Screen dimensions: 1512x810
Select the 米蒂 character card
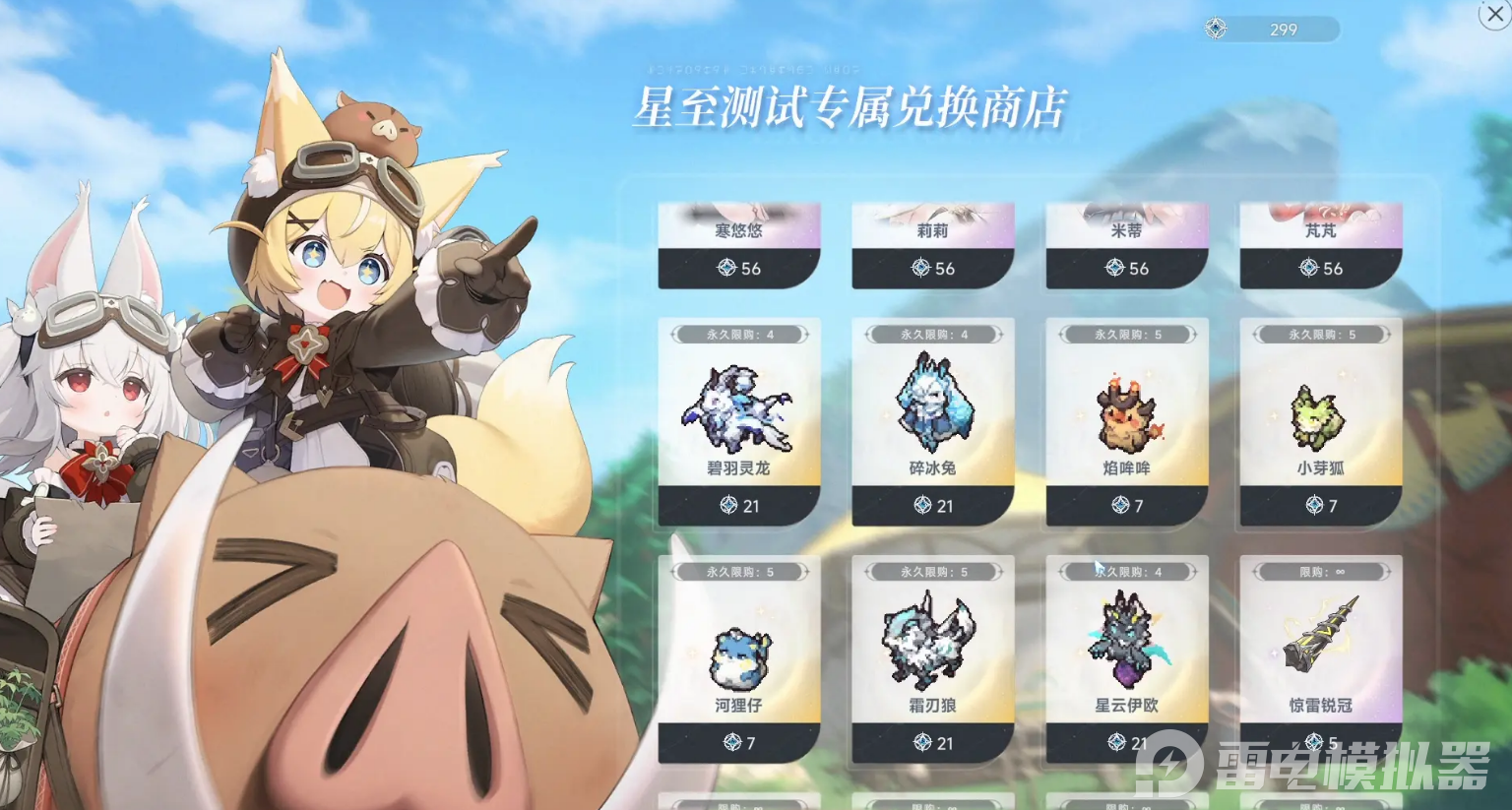click(x=1126, y=226)
